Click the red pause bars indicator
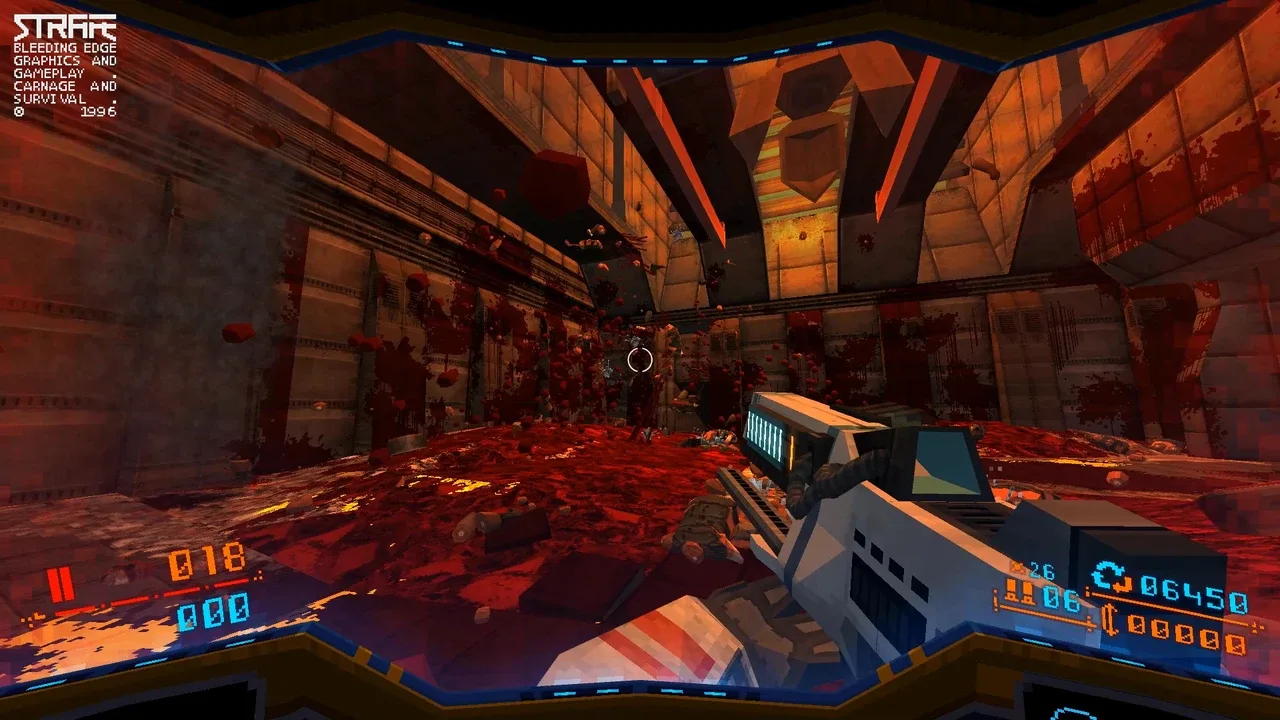This screenshot has height=720, width=1280. [62, 584]
